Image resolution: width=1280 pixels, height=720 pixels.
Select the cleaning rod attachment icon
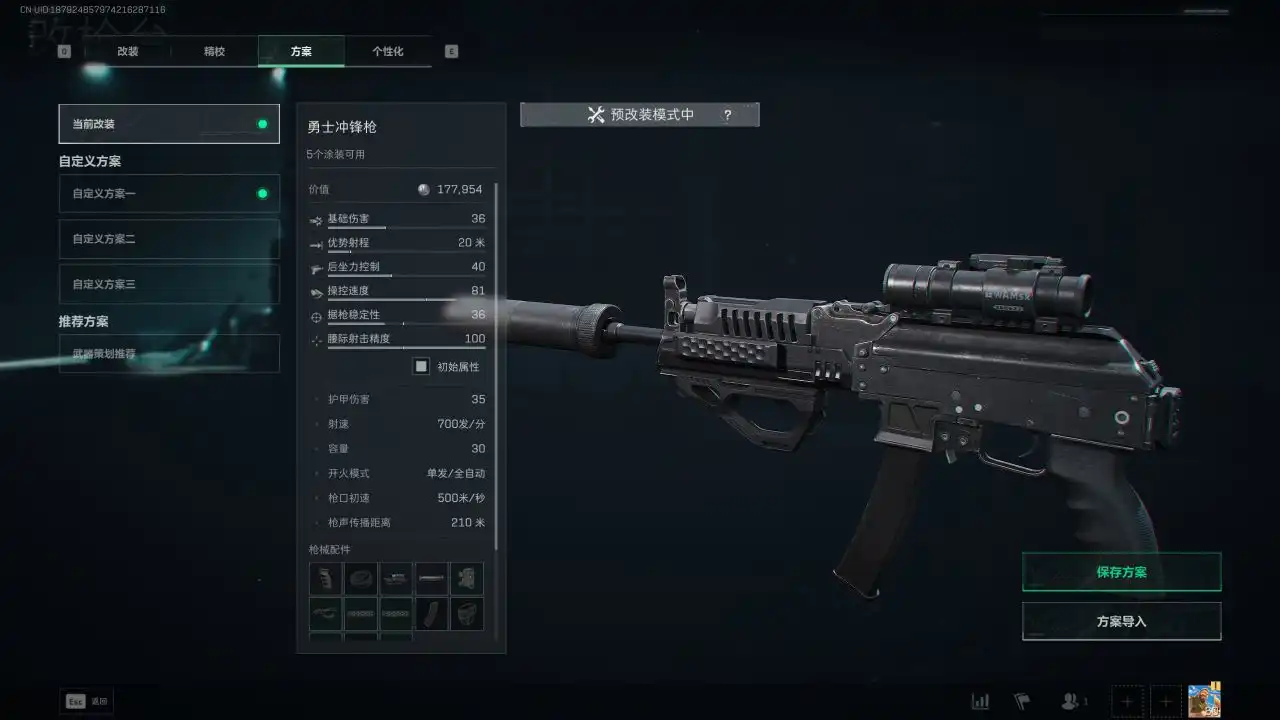click(431, 578)
